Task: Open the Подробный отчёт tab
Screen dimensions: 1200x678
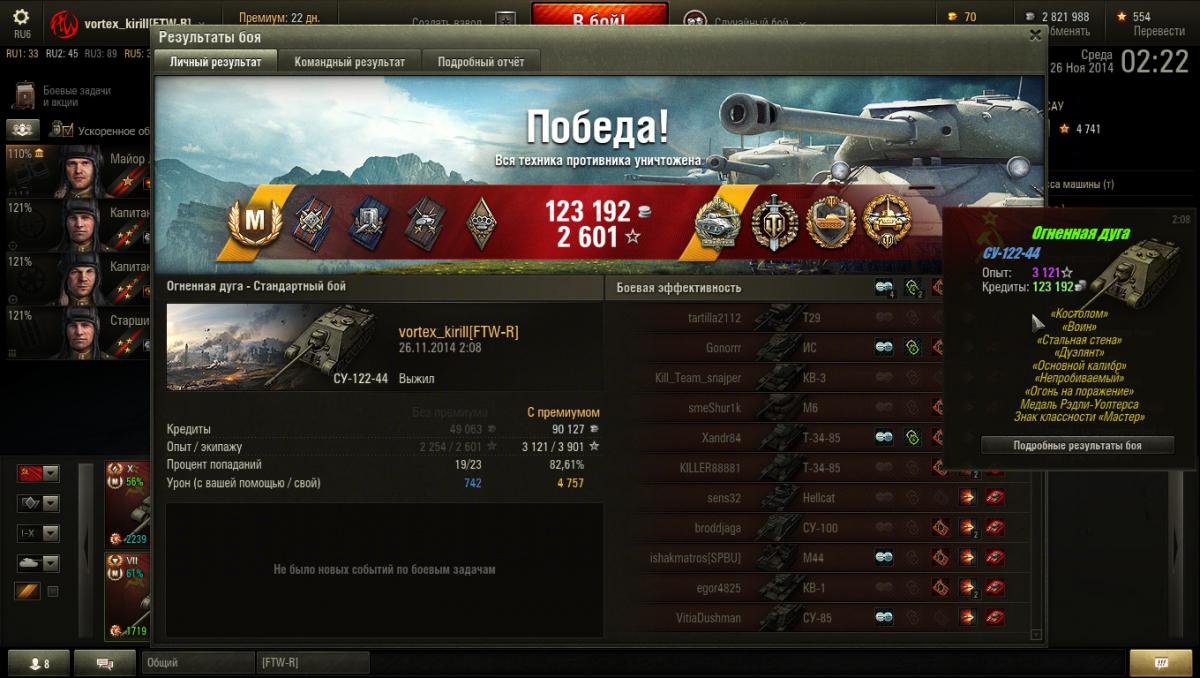Action: tap(480, 62)
